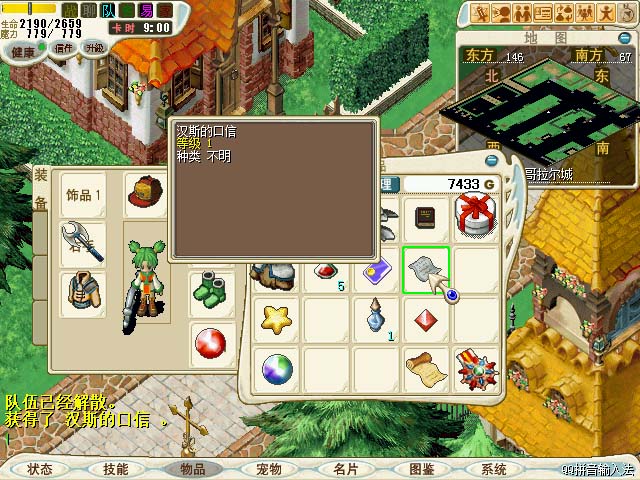This screenshot has width=640, height=480.
Task: Select the blue potion bottle
Action: pyautogui.click(x=376, y=319)
